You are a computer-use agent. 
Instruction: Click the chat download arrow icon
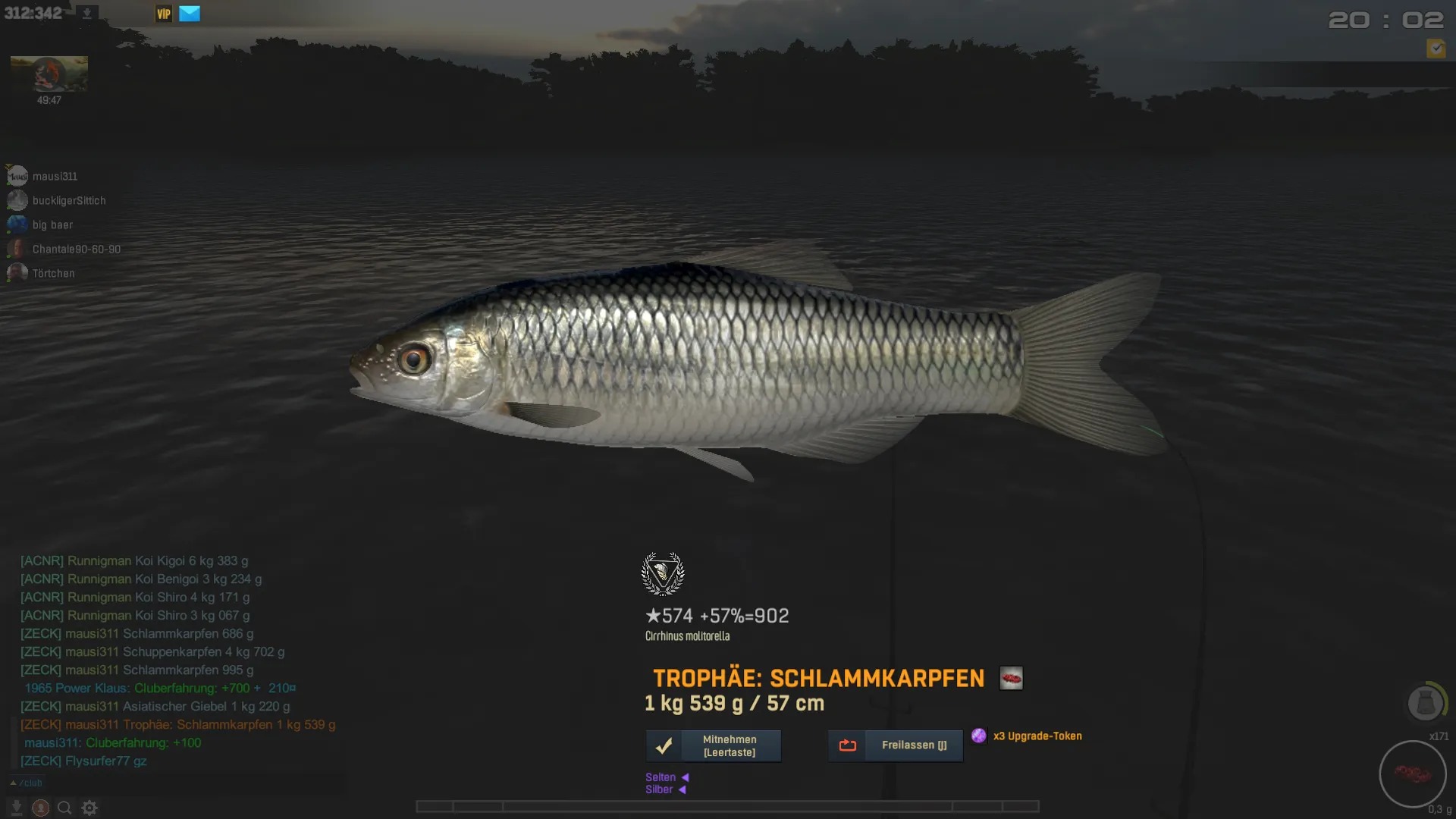(16, 808)
